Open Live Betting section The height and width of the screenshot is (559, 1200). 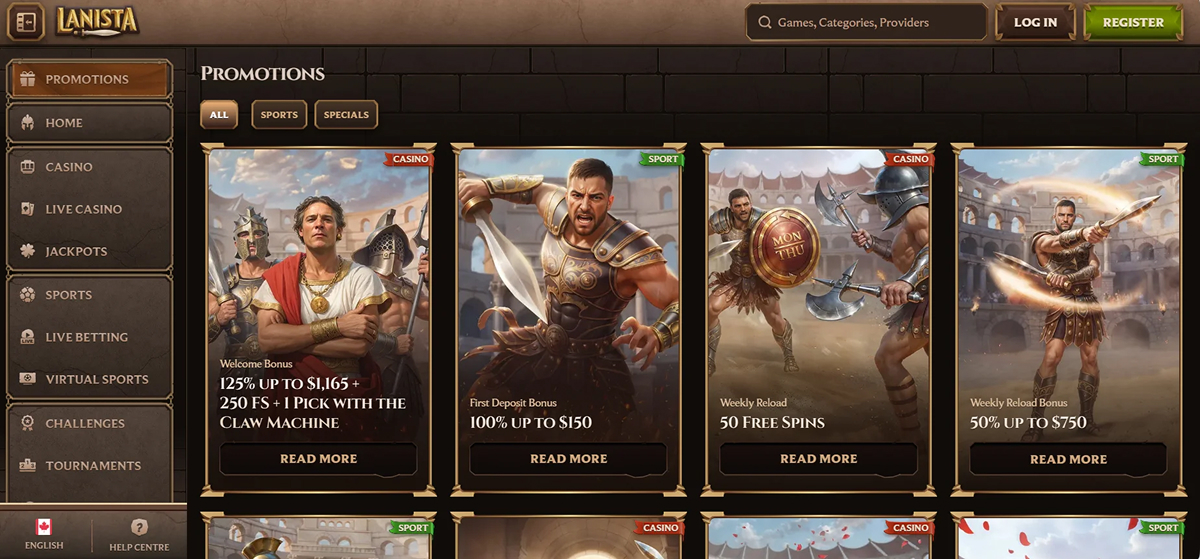coord(89,337)
